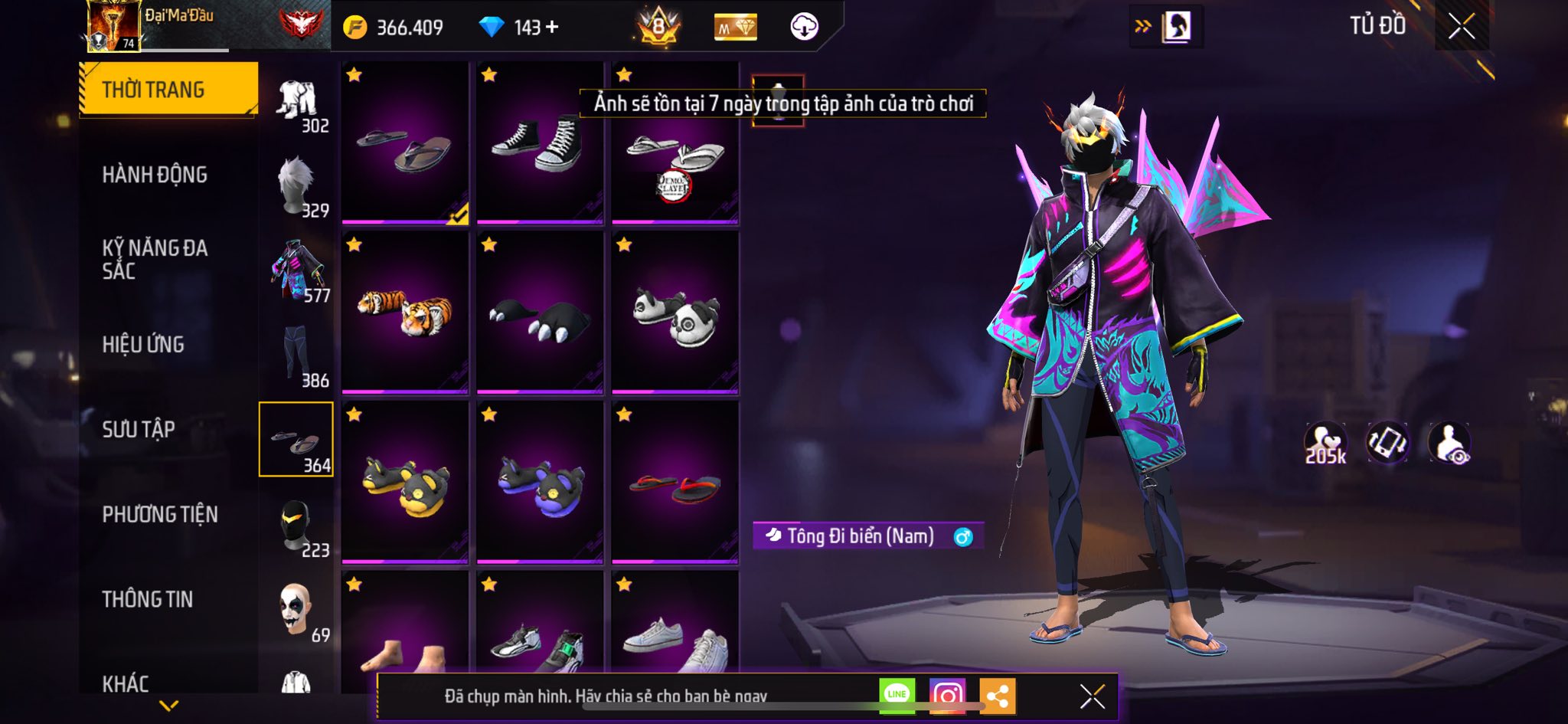
Task: Share the screenshot to Instagram
Action: [947, 696]
